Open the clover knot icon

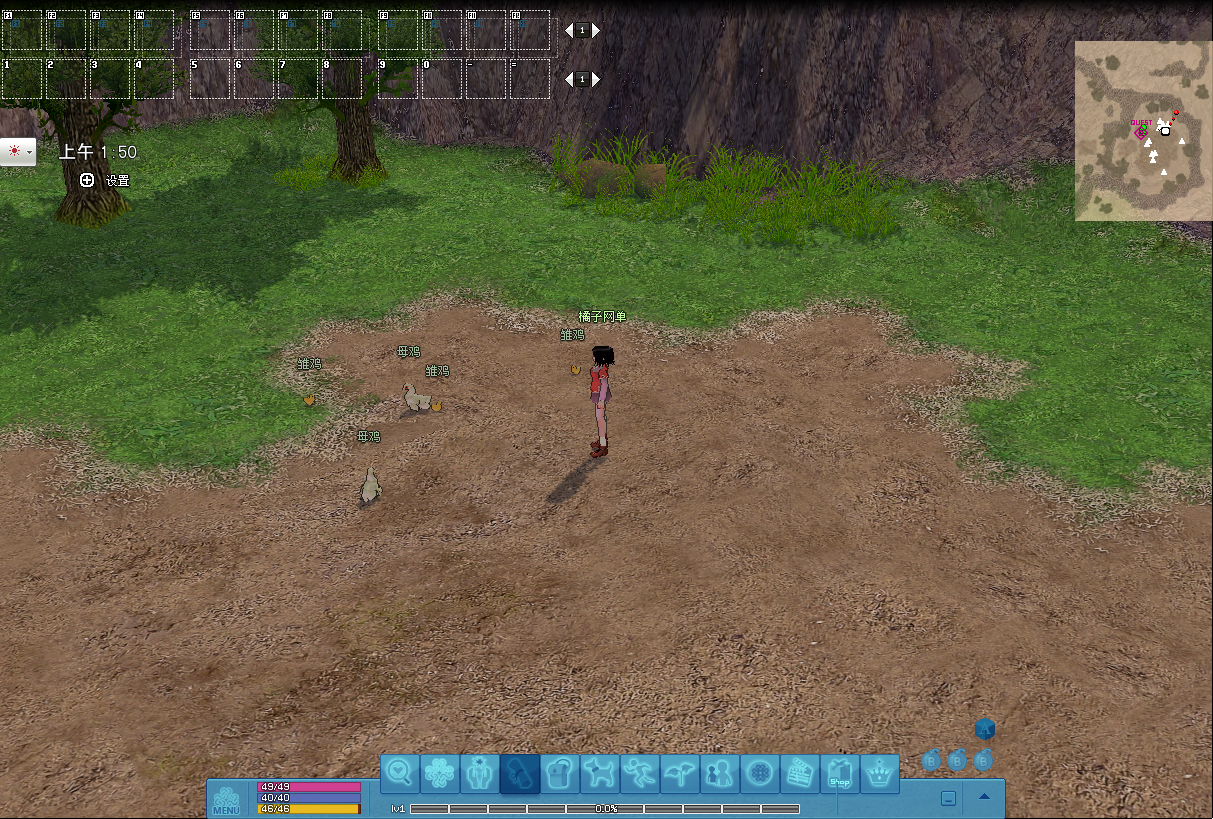[x=440, y=773]
